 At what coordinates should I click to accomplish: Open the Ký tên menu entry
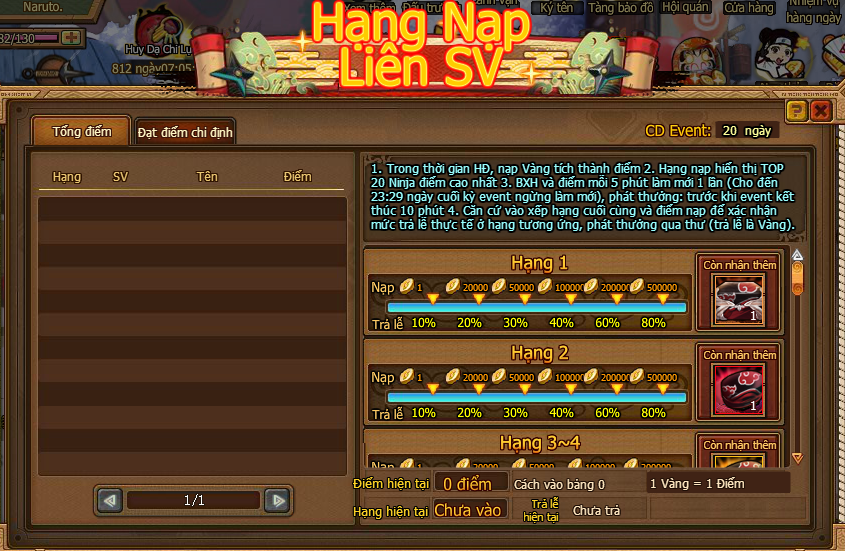point(557,8)
